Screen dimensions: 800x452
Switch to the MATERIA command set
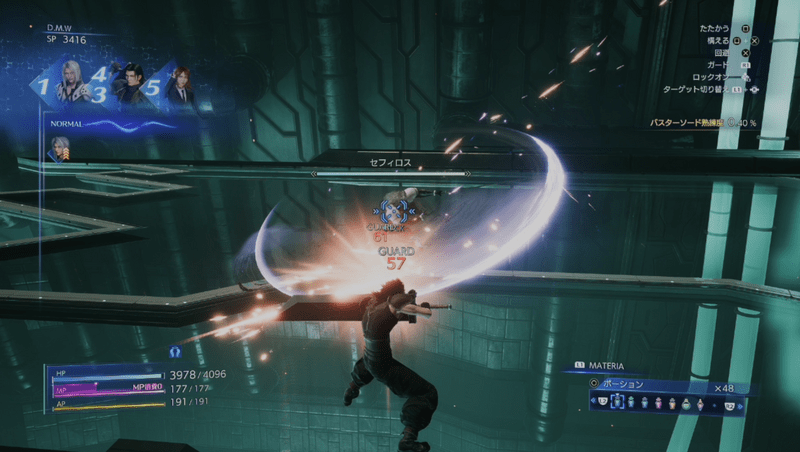point(606,365)
